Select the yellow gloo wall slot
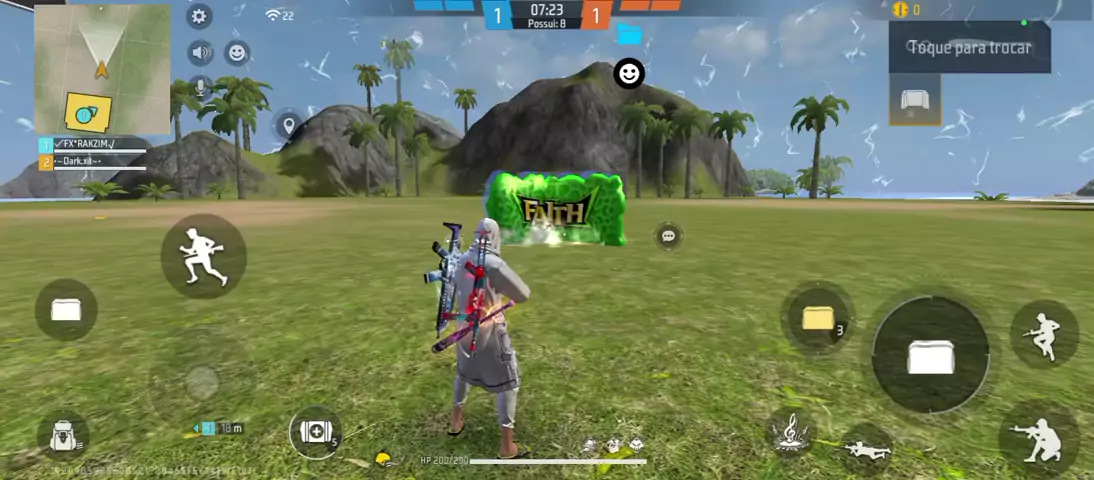Image resolution: width=1094 pixels, height=480 pixels. point(818,319)
